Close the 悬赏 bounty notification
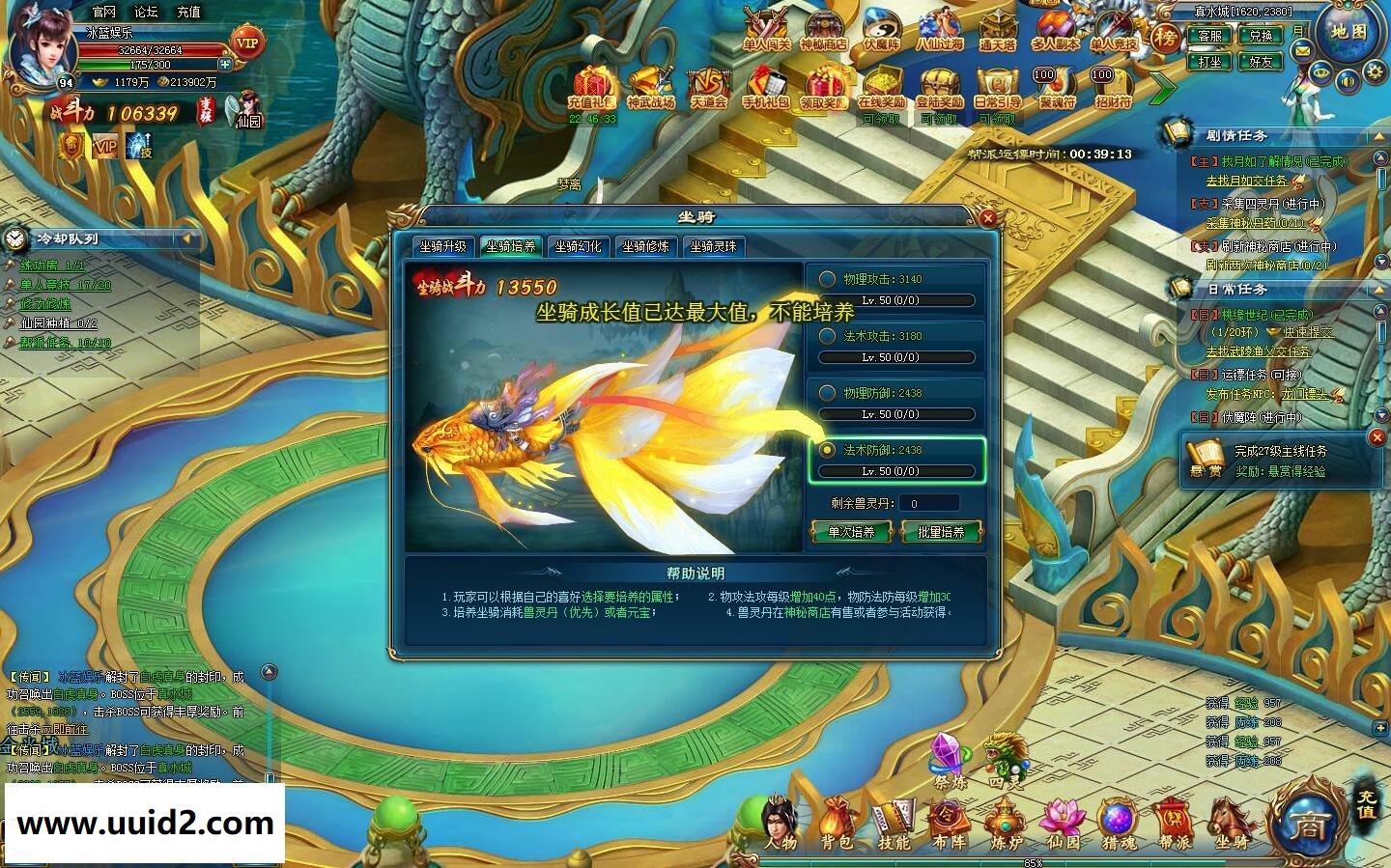This screenshot has width=1391, height=868. tap(1377, 437)
